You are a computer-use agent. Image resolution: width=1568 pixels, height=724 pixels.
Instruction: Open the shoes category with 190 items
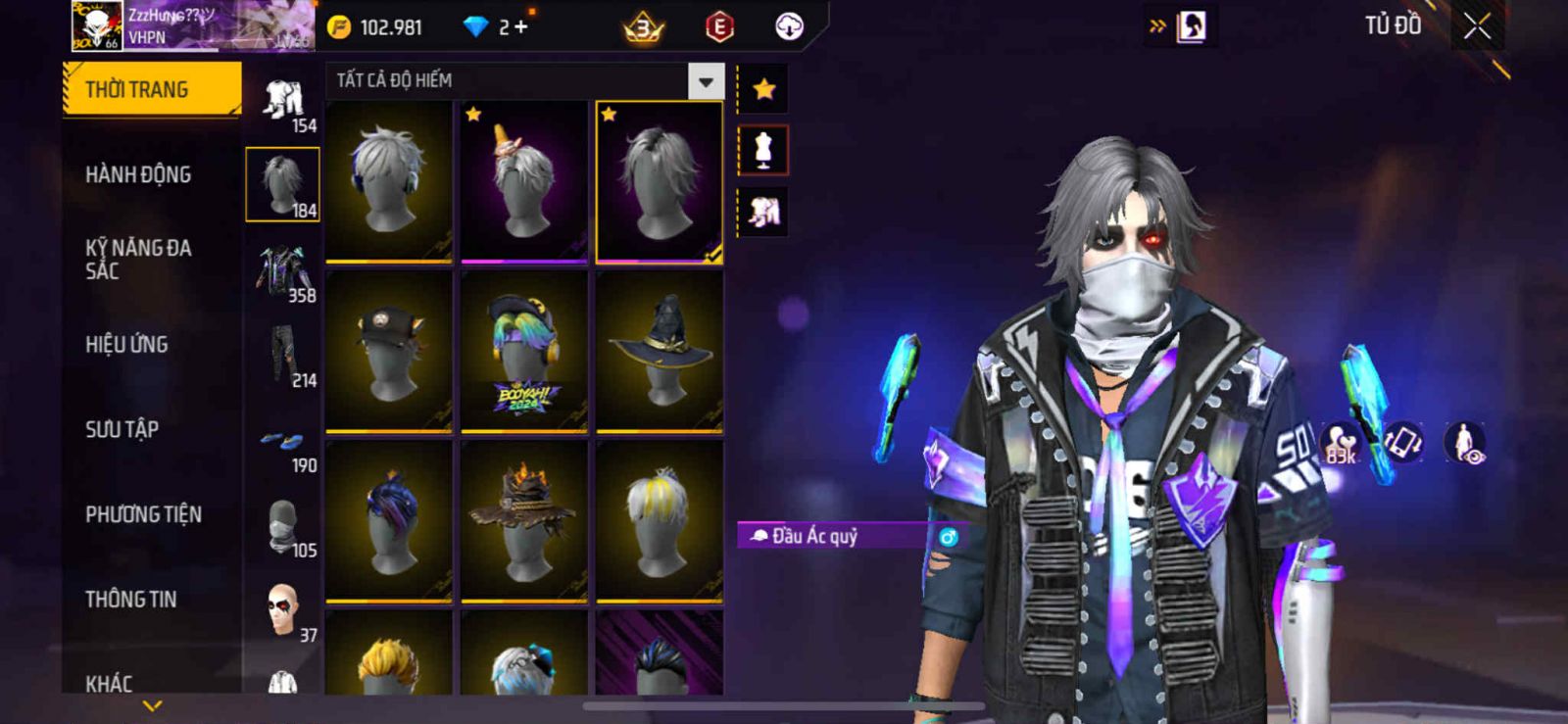click(283, 451)
